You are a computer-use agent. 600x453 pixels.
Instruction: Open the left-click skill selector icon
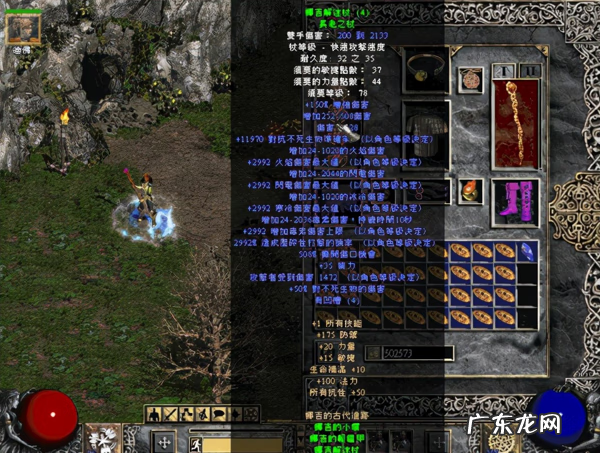pyautogui.click(x=103, y=438)
